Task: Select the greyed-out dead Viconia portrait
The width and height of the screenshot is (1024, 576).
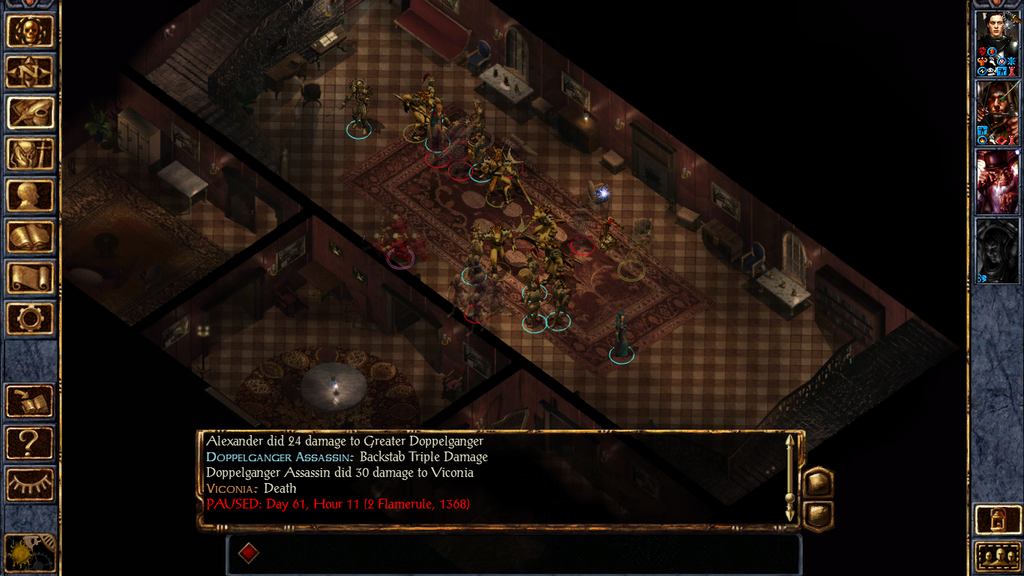Action: click(997, 250)
